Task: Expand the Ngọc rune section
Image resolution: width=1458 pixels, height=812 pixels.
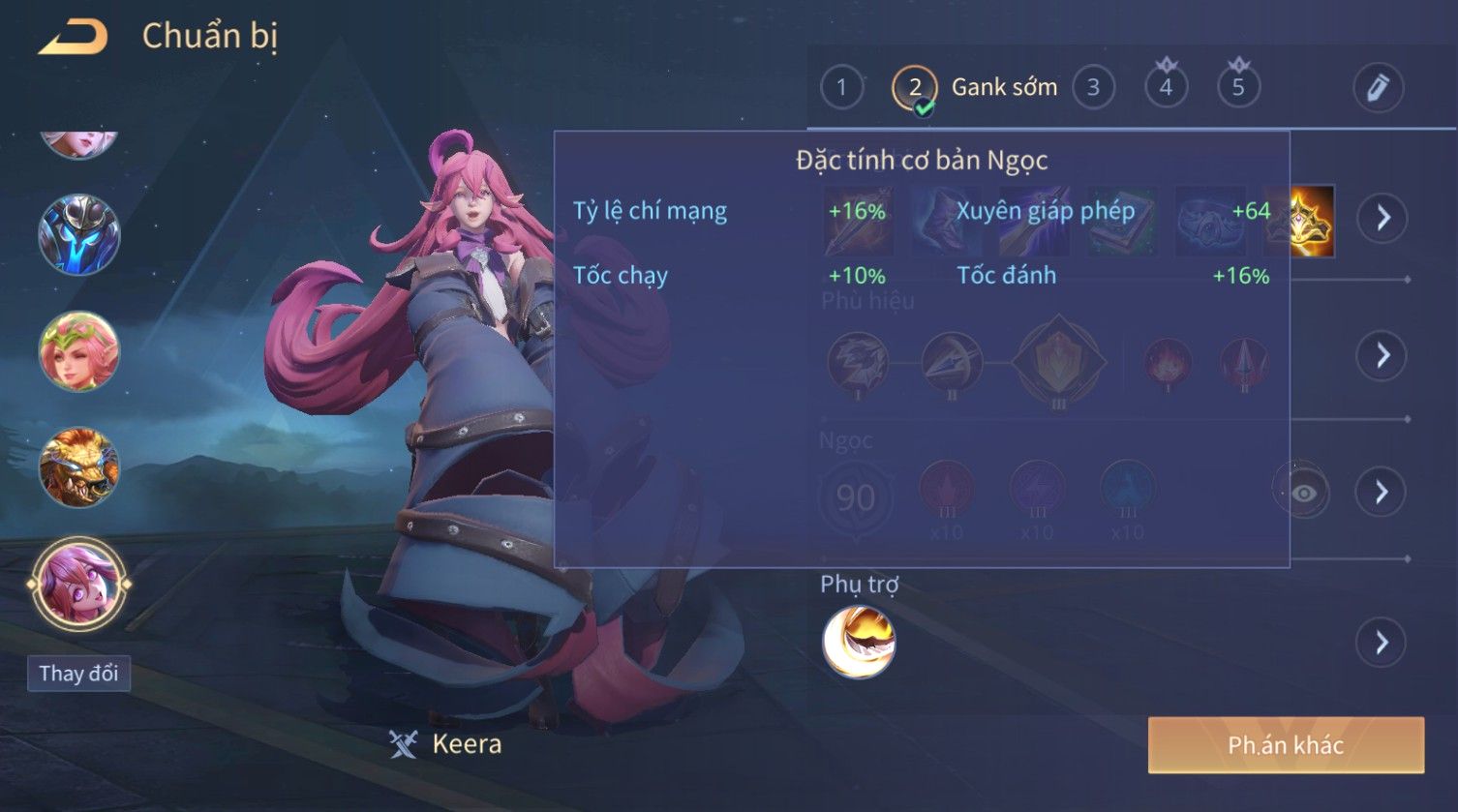Action: coord(1382,493)
